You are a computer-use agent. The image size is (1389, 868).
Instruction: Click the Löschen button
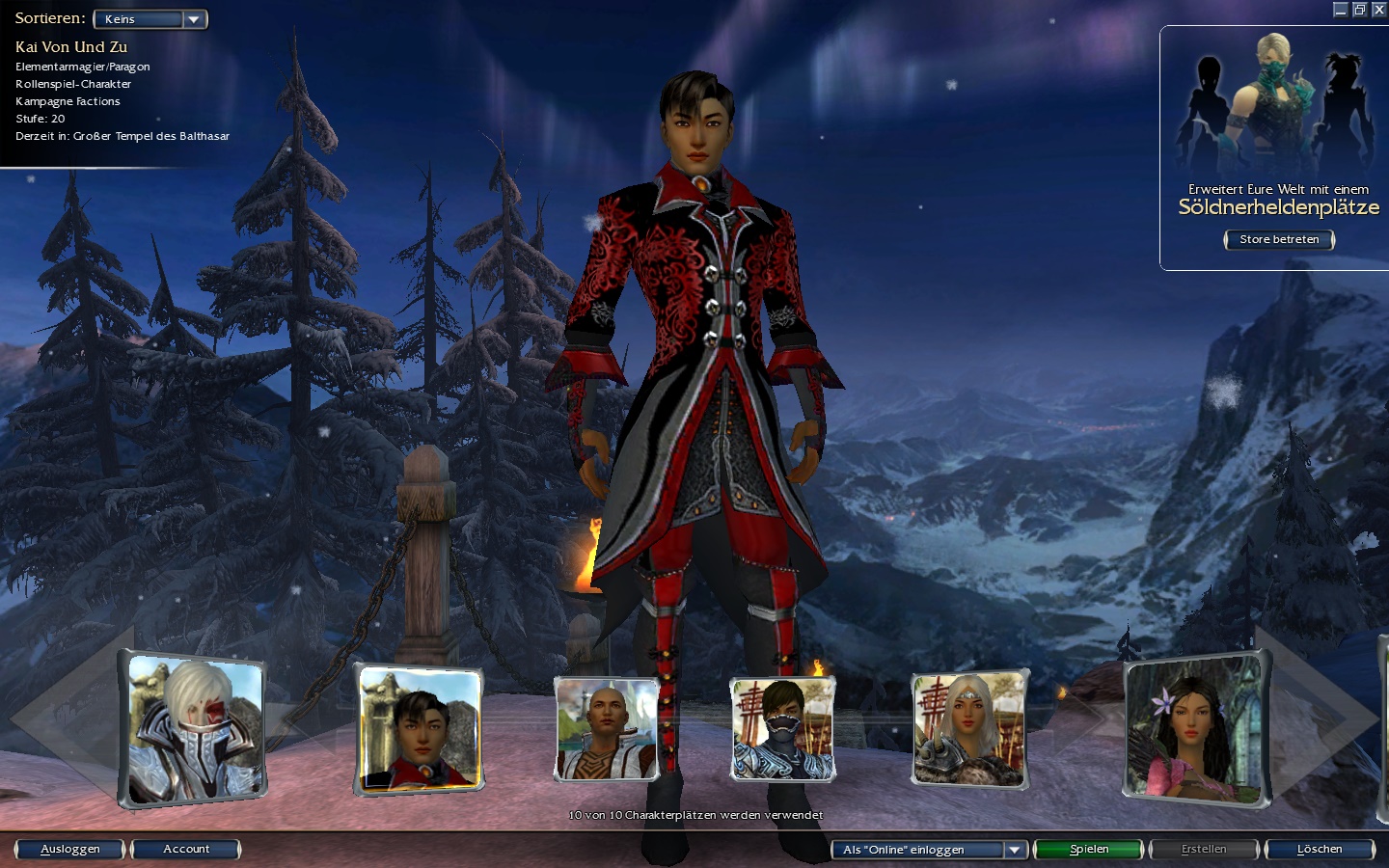click(1320, 850)
